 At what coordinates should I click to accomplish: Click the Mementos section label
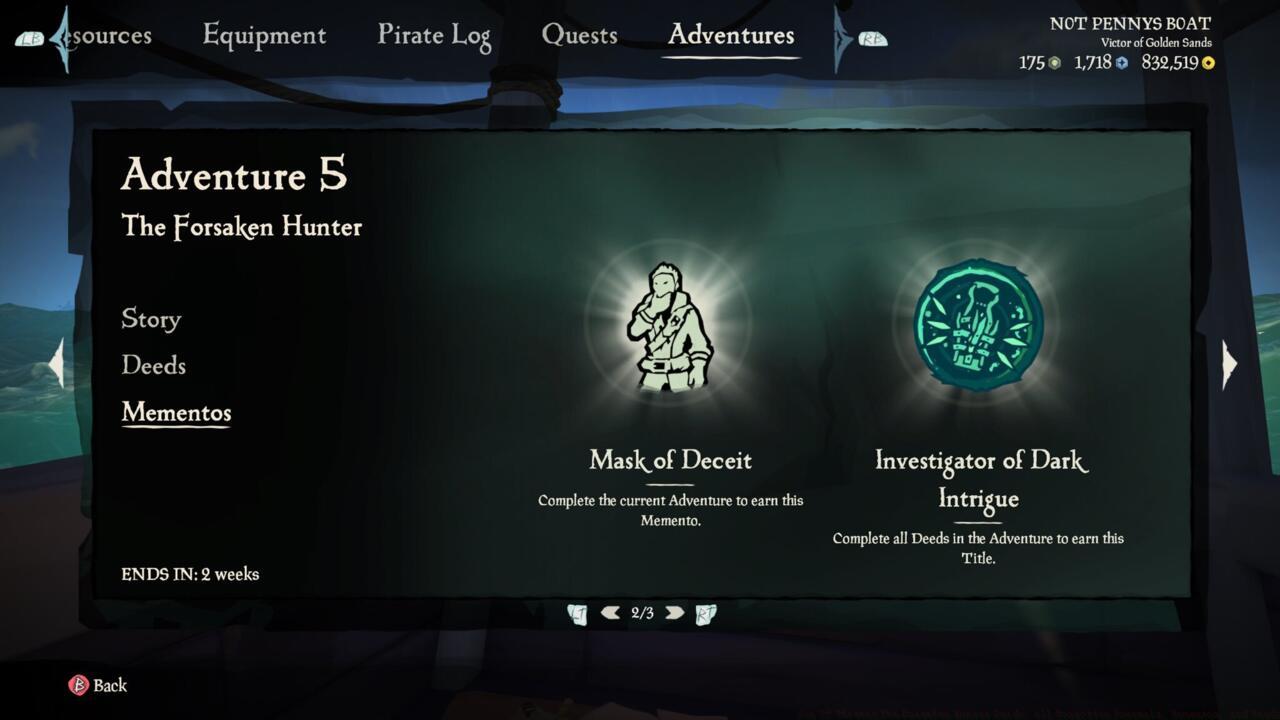[x=176, y=412]
